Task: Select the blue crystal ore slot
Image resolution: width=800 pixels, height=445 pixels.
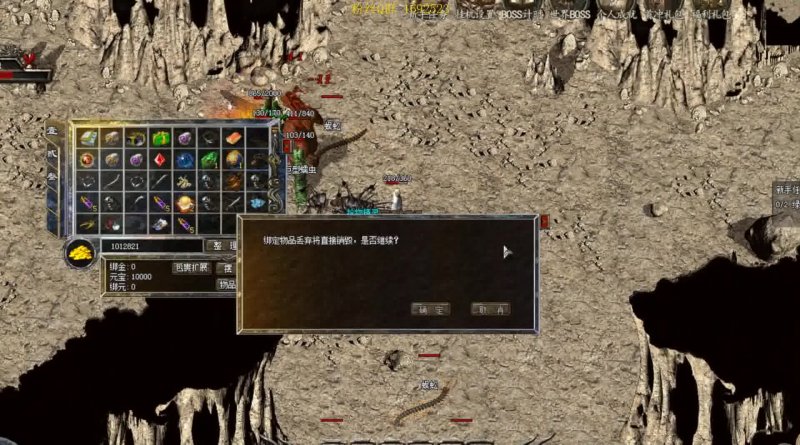Action: pos(184,160)
